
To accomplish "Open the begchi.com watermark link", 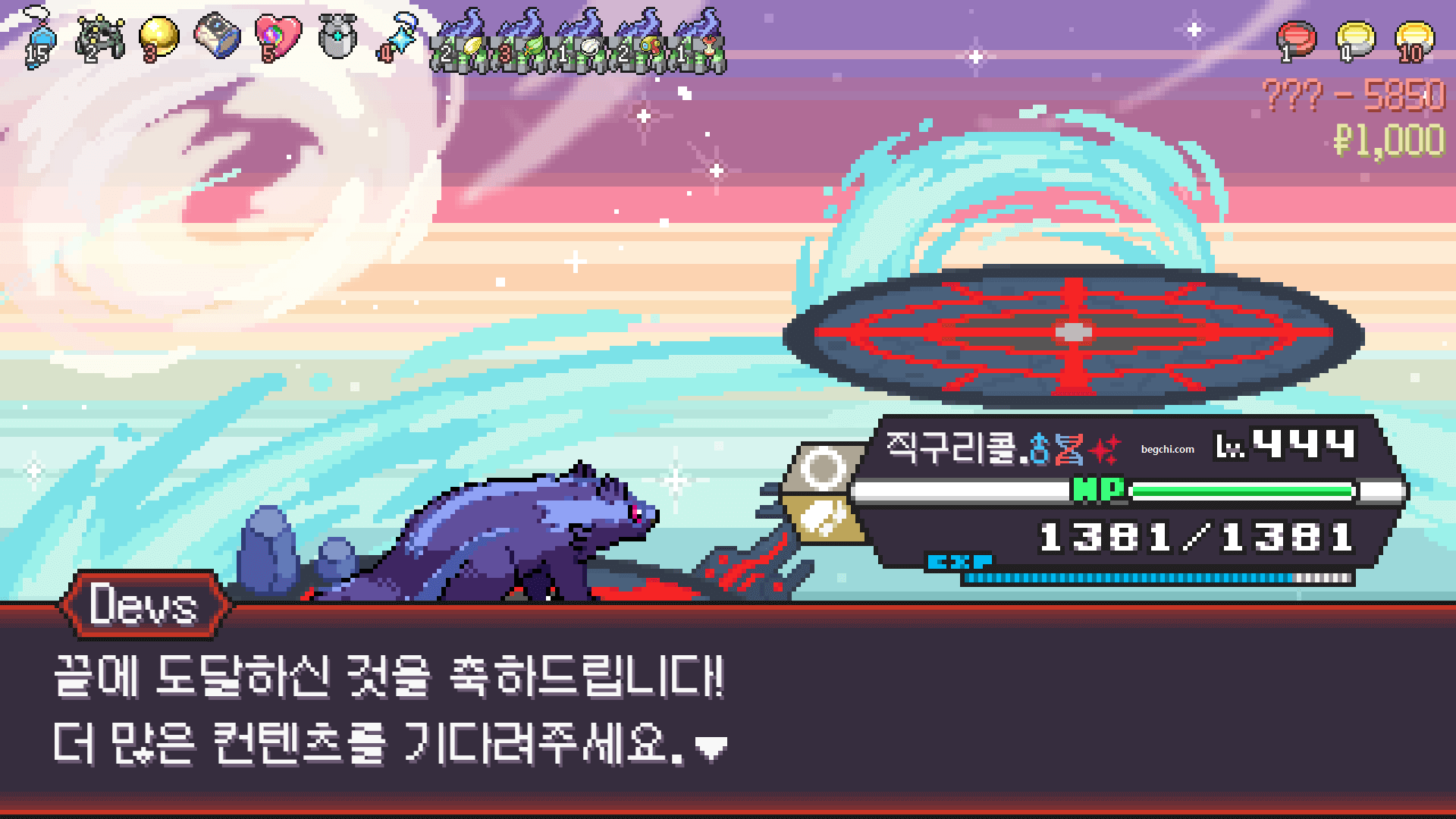I will (x=1167, y=449).
